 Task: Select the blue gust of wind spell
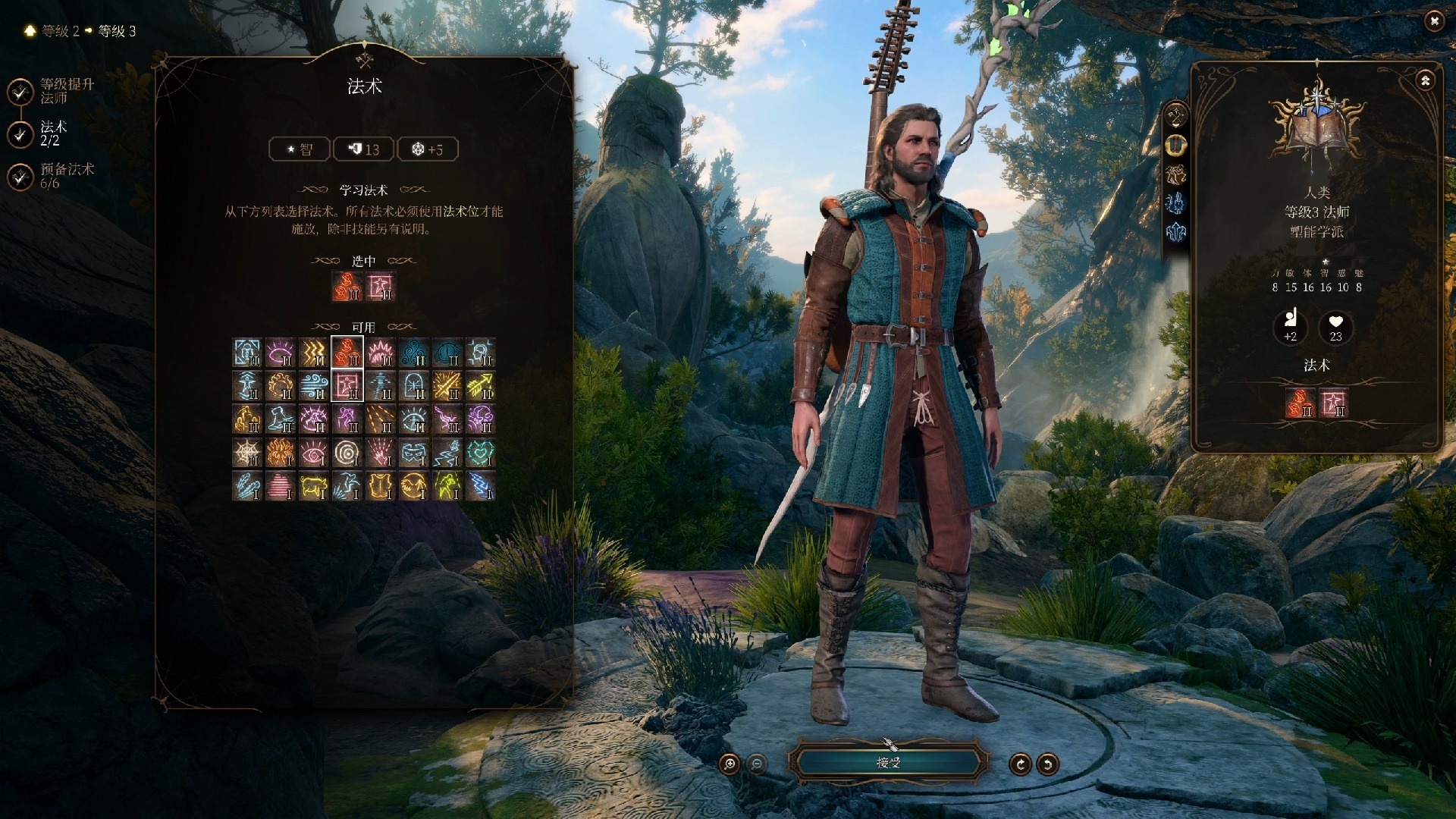point(314,386)
